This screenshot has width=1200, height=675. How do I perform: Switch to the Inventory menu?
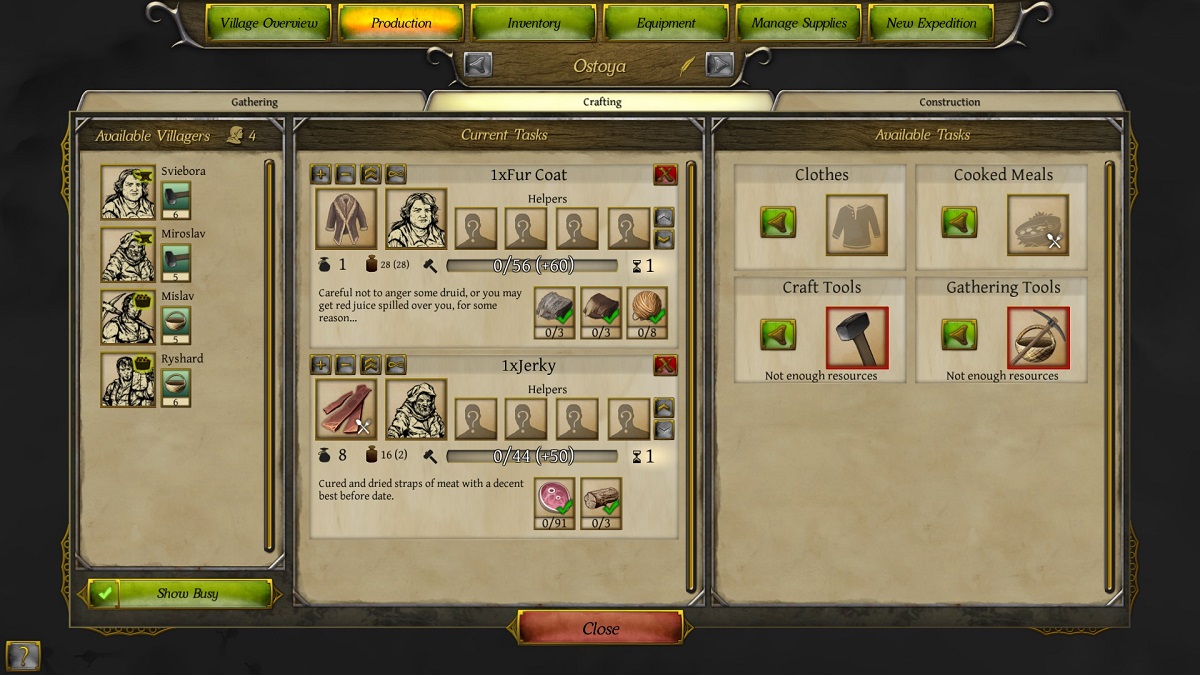pyautogui.click(x=533, y=23)
